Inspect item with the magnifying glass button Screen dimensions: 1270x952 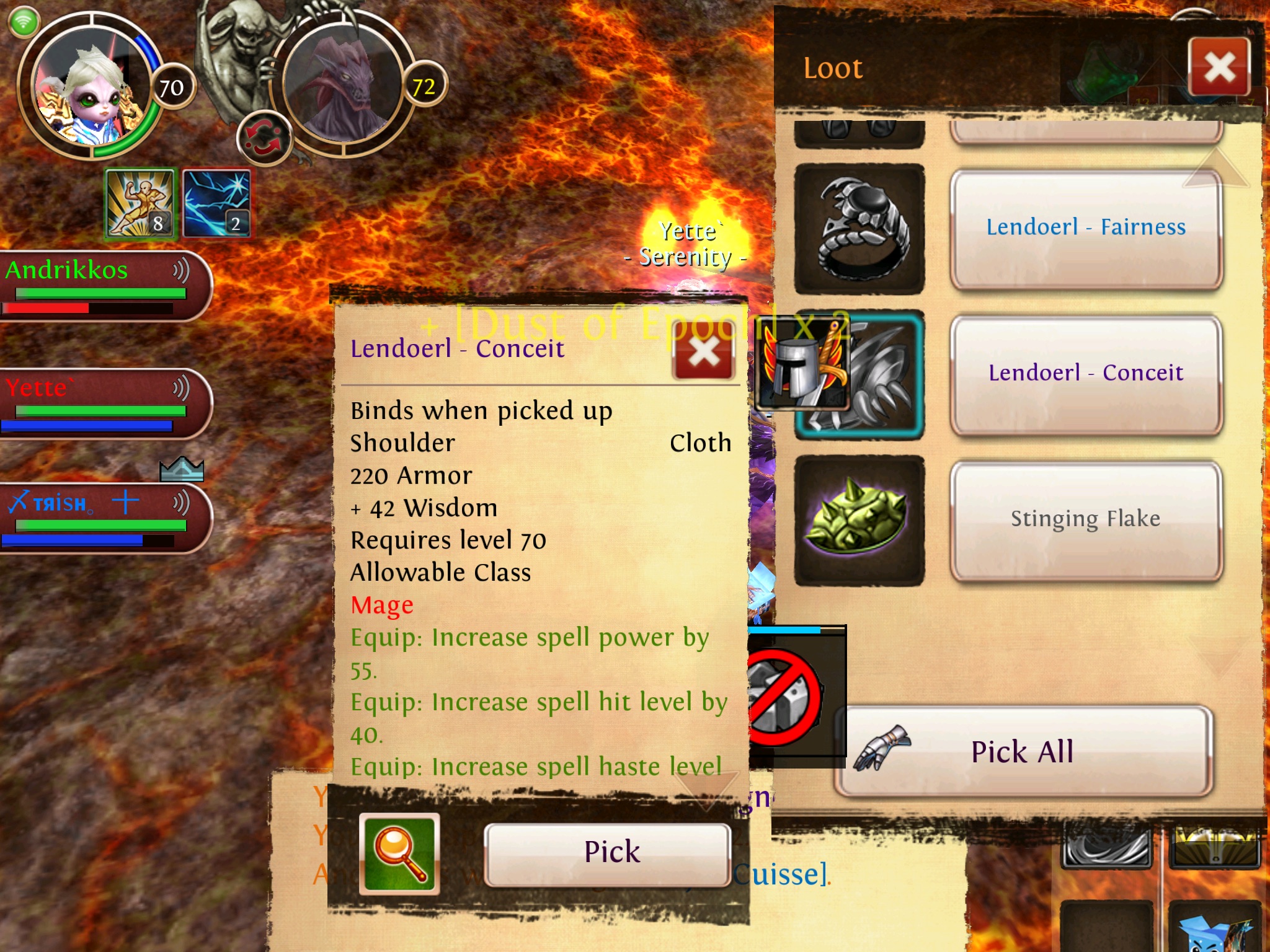click(x=399, y=853)
